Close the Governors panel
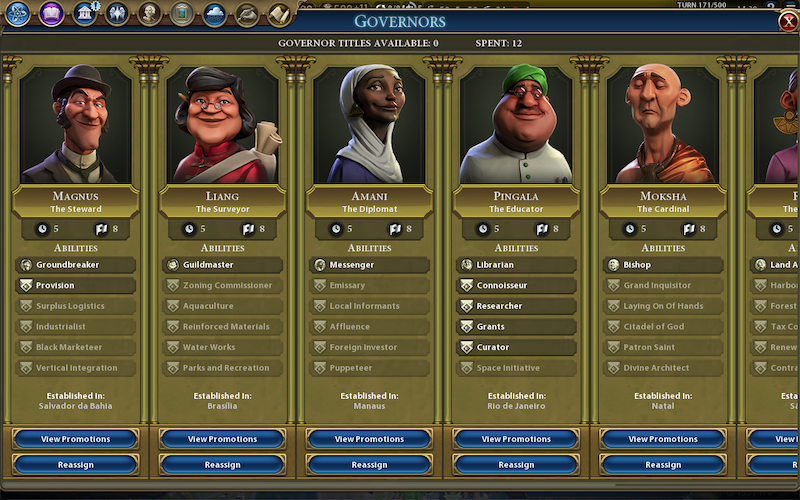 click(x=788, y=21)
